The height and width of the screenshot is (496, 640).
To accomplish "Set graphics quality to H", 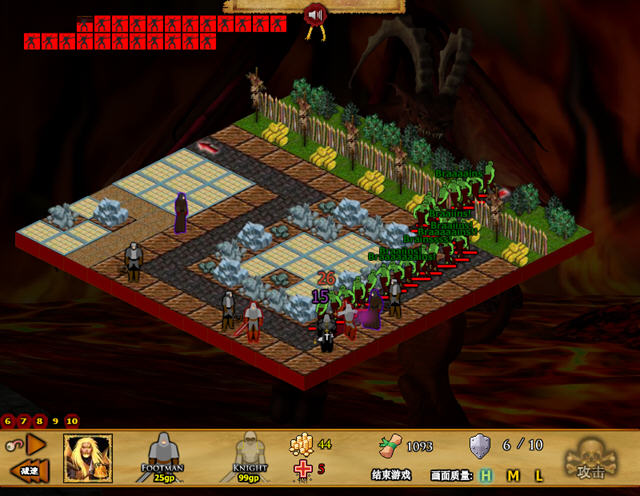I will tap(486, 475).
